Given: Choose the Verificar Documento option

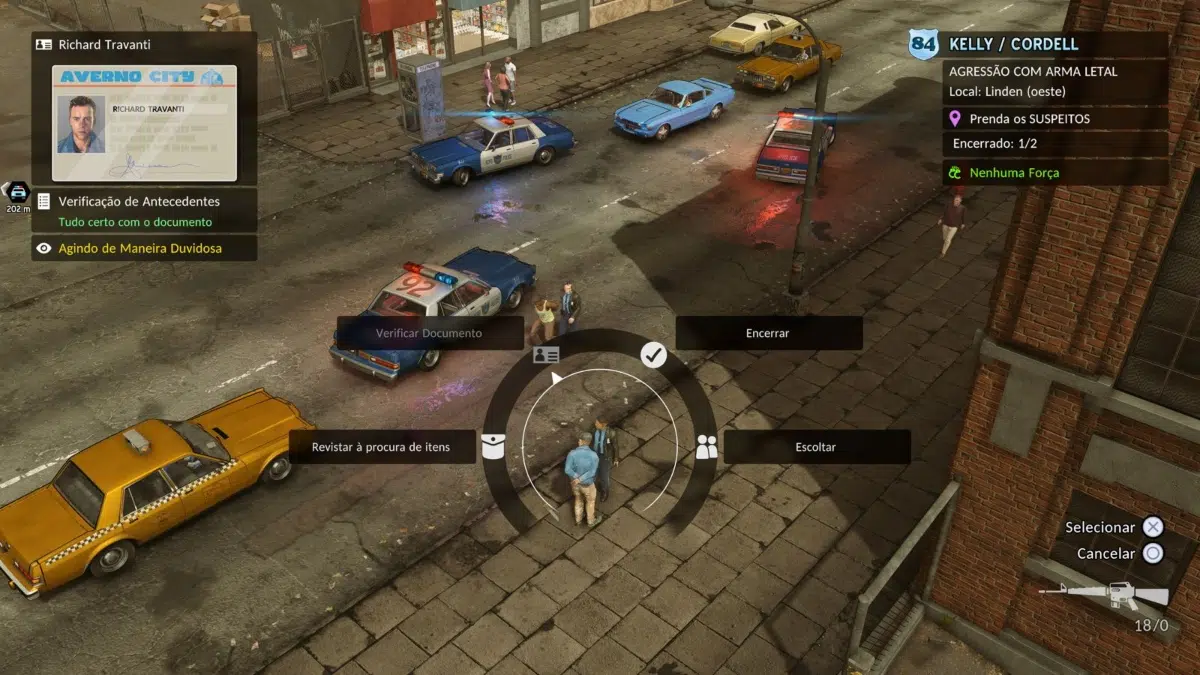Looking at the screenshot, I should click(429, 333).
